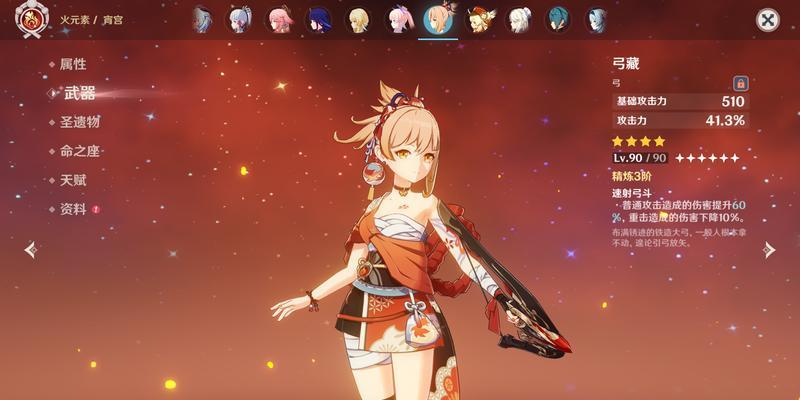This screenshot has height=400, width=800.
Task: Pick the currently highlighted Yoimiya portrait
Action: [437, 20]
